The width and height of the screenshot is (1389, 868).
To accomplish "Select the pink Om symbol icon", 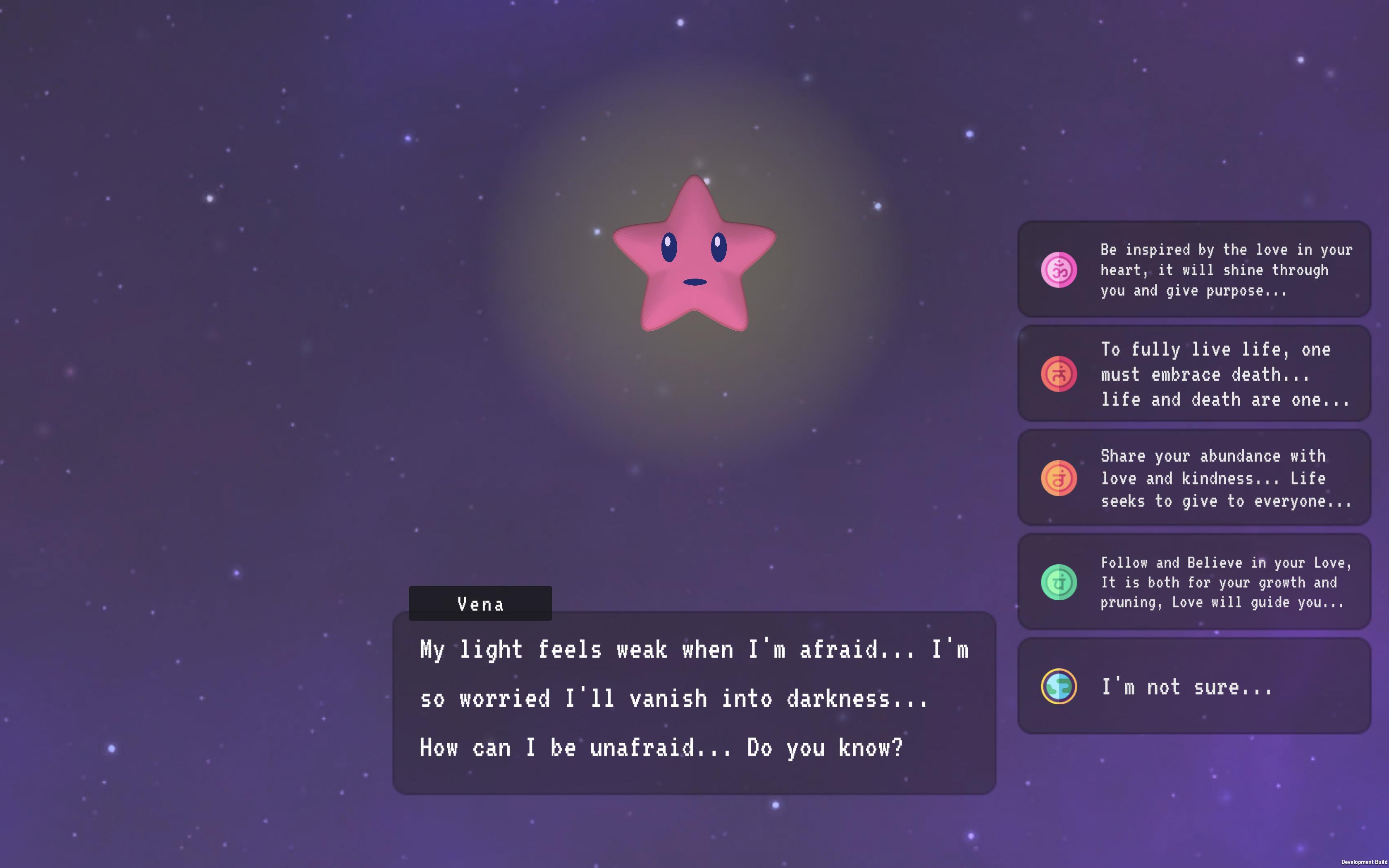I will point(1059,270).
